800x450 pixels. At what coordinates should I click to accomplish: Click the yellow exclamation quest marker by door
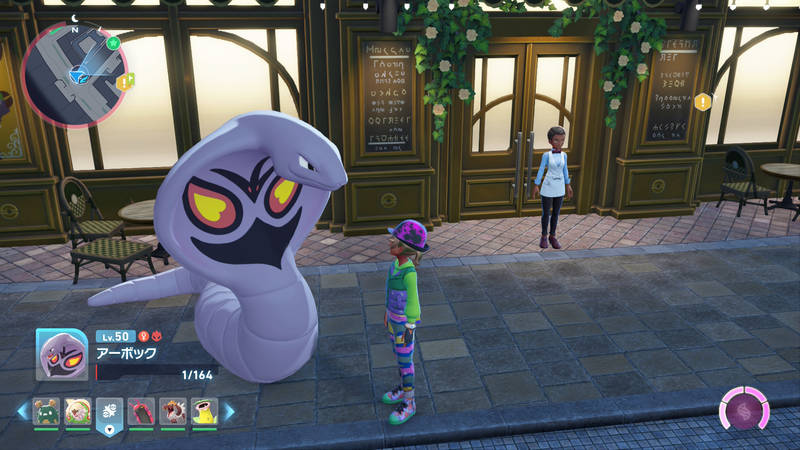pos(703,101)
